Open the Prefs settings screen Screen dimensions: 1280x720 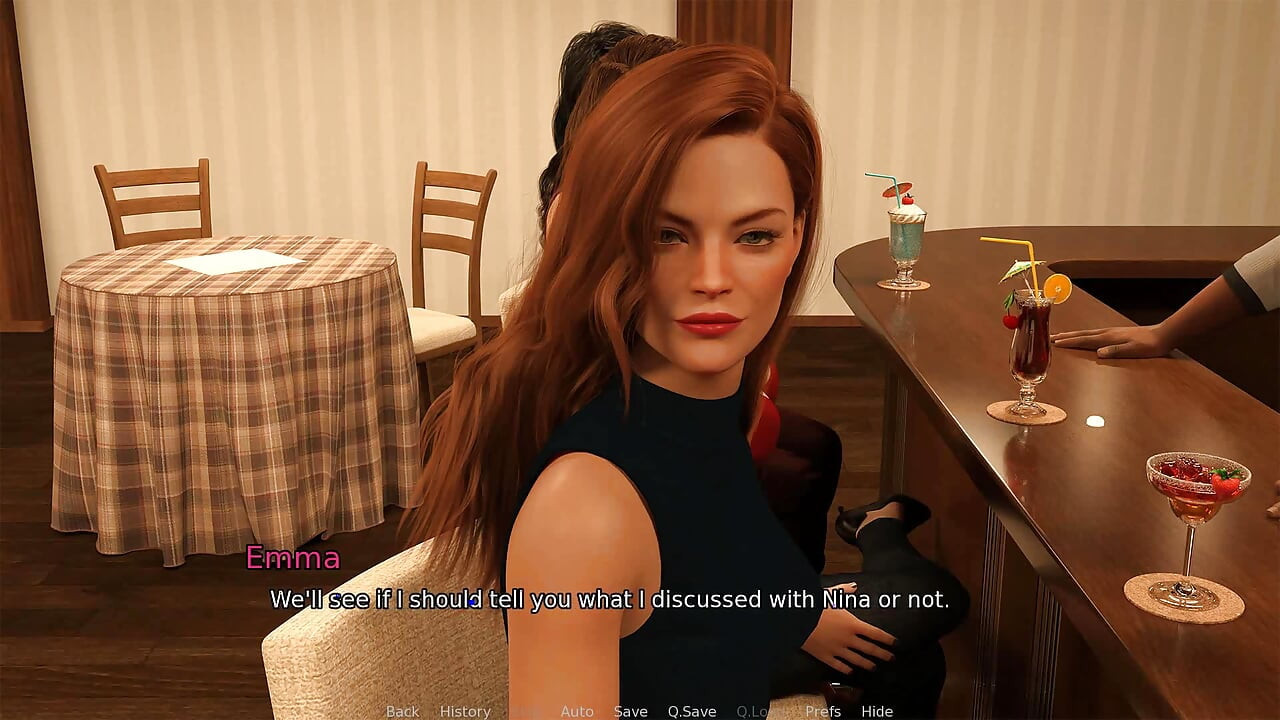tap(824, 711)
